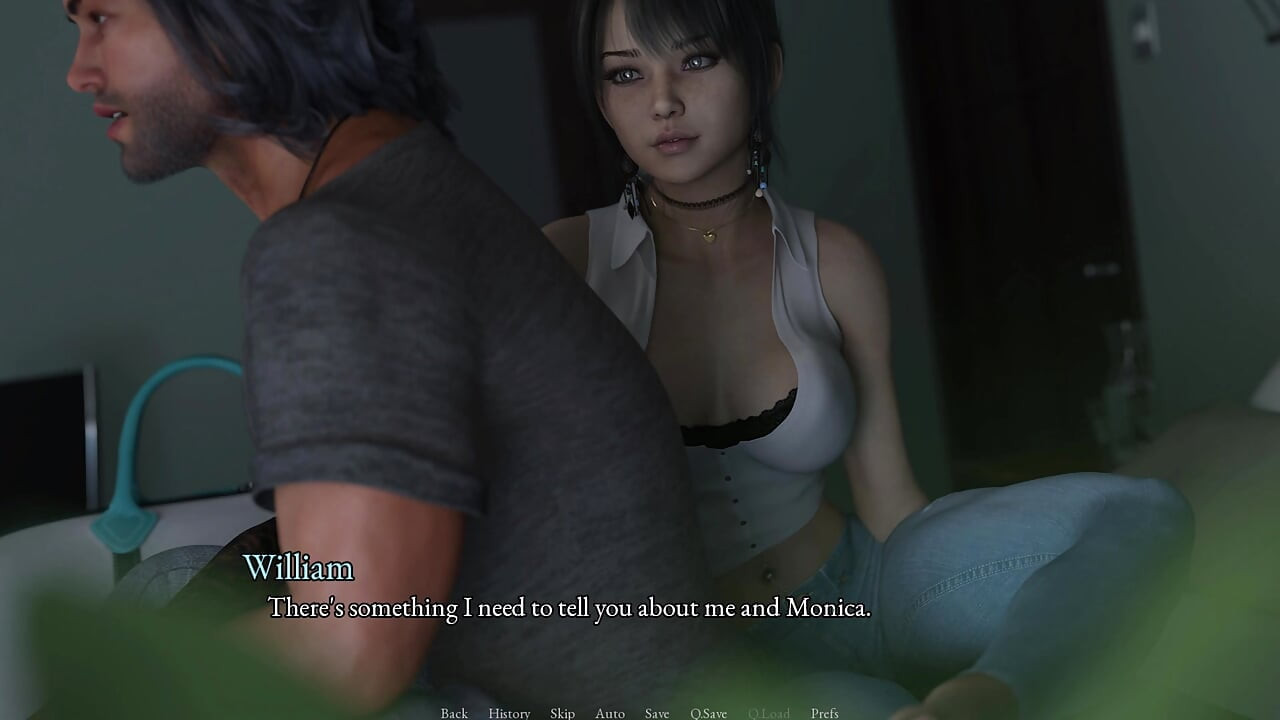Click William's name label above the dialogue
This screenshot has width=1280, height=720.
pyautogui.click(x=299, y=569)
